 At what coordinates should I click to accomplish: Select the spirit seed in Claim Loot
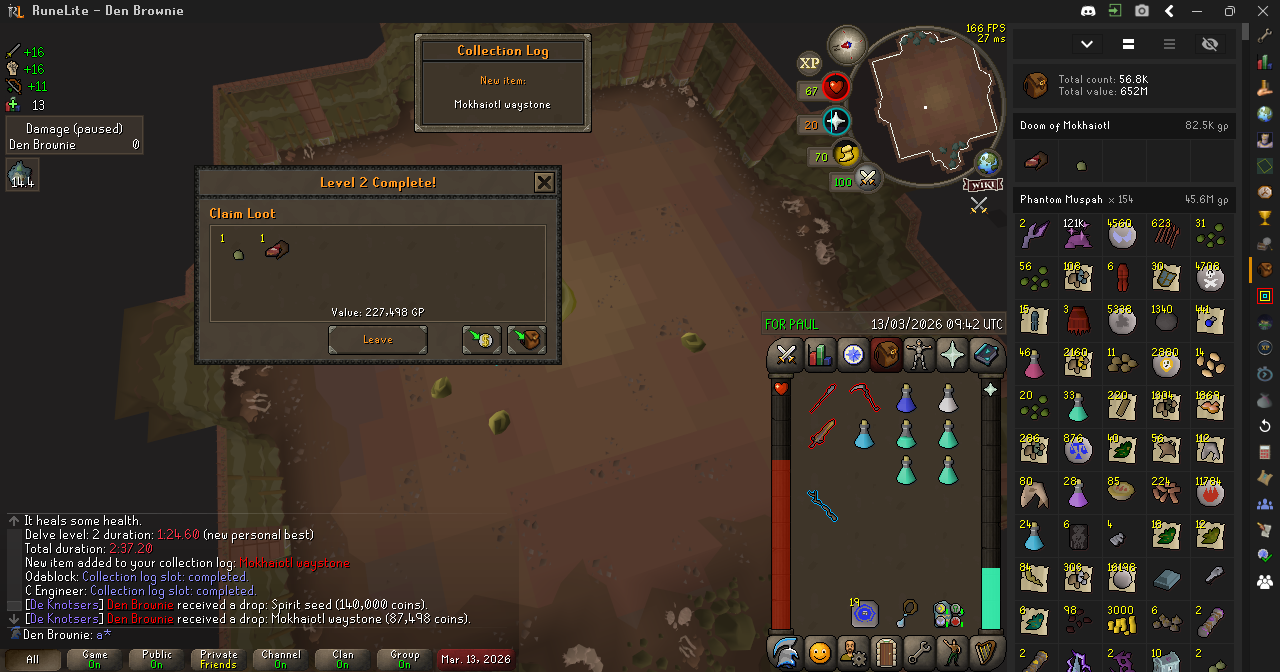[238, 256]
